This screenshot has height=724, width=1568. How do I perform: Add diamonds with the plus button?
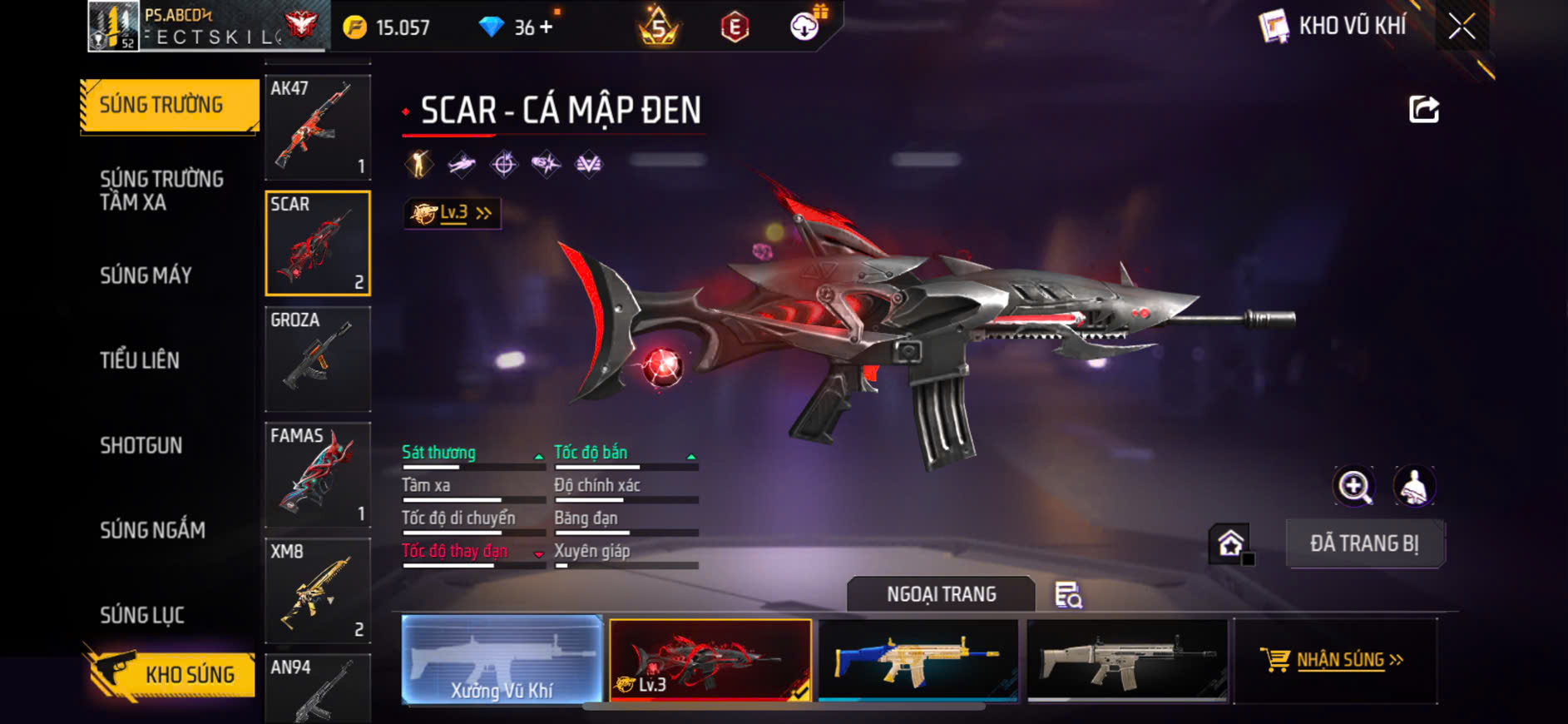(546, 27)
